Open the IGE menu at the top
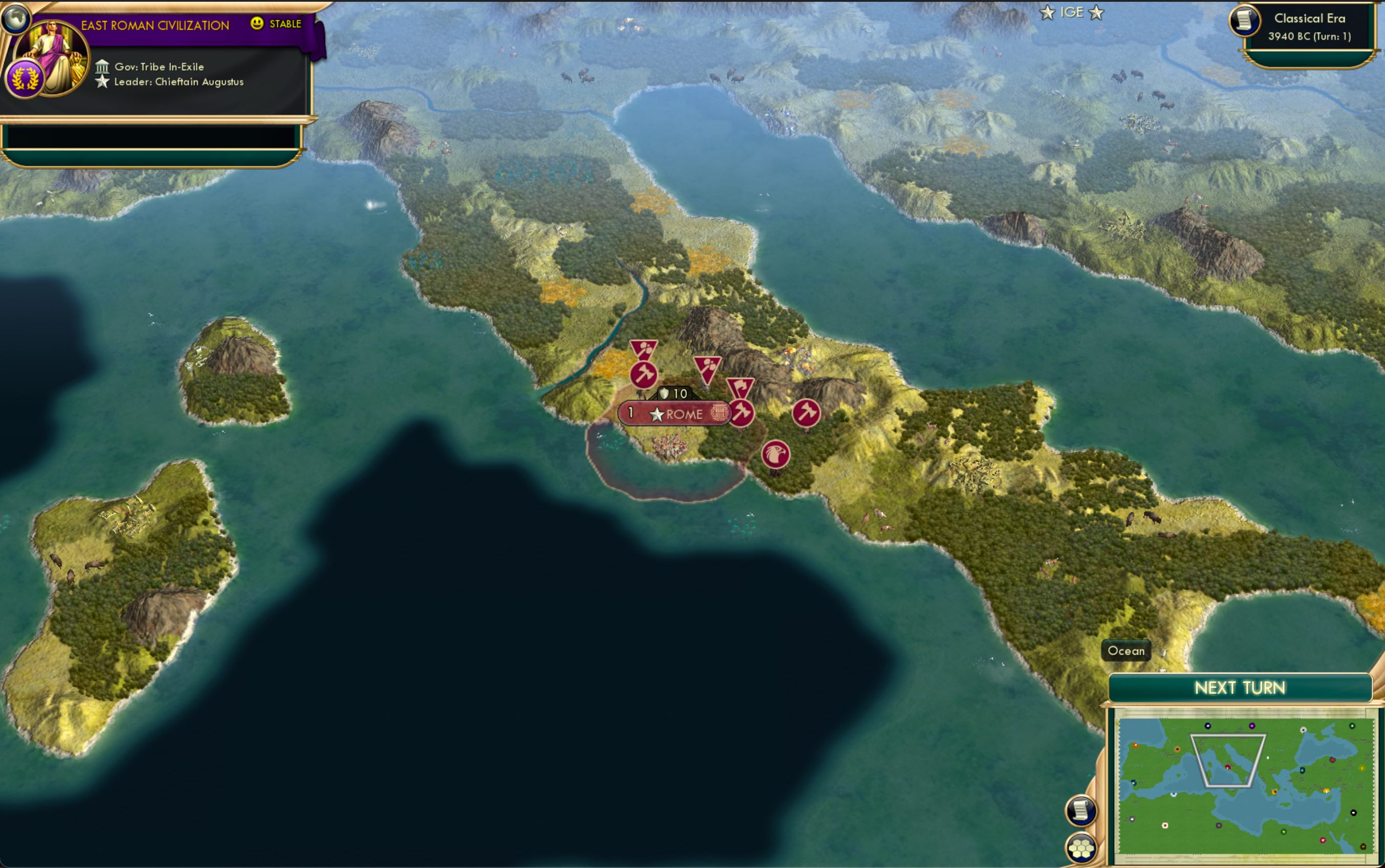This screenshot has width=1385, height=868. 1073,12
